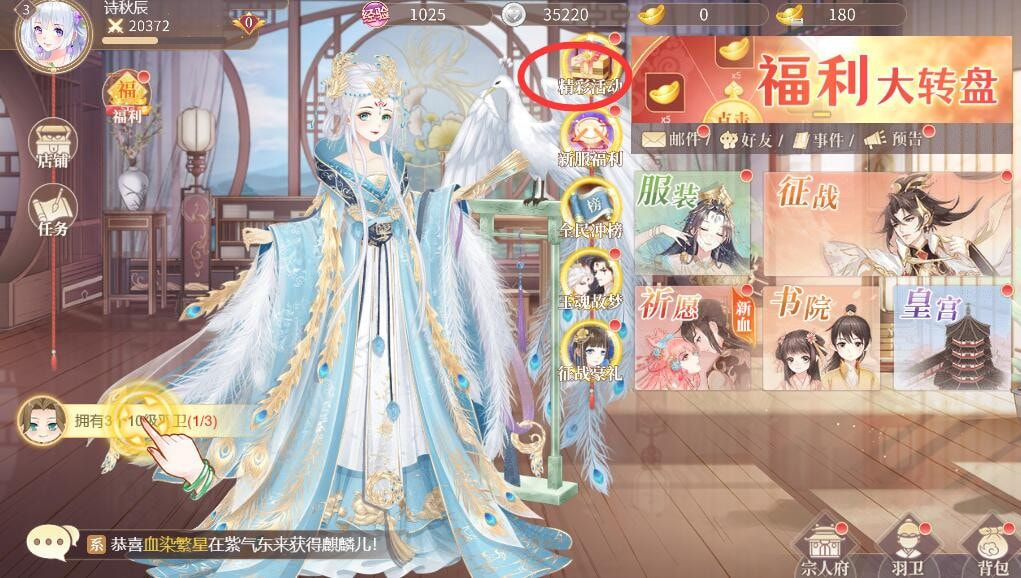Open the 玉魂故梦 event icon
This screenshot has width=1021, height=578.
click(590, 275)
